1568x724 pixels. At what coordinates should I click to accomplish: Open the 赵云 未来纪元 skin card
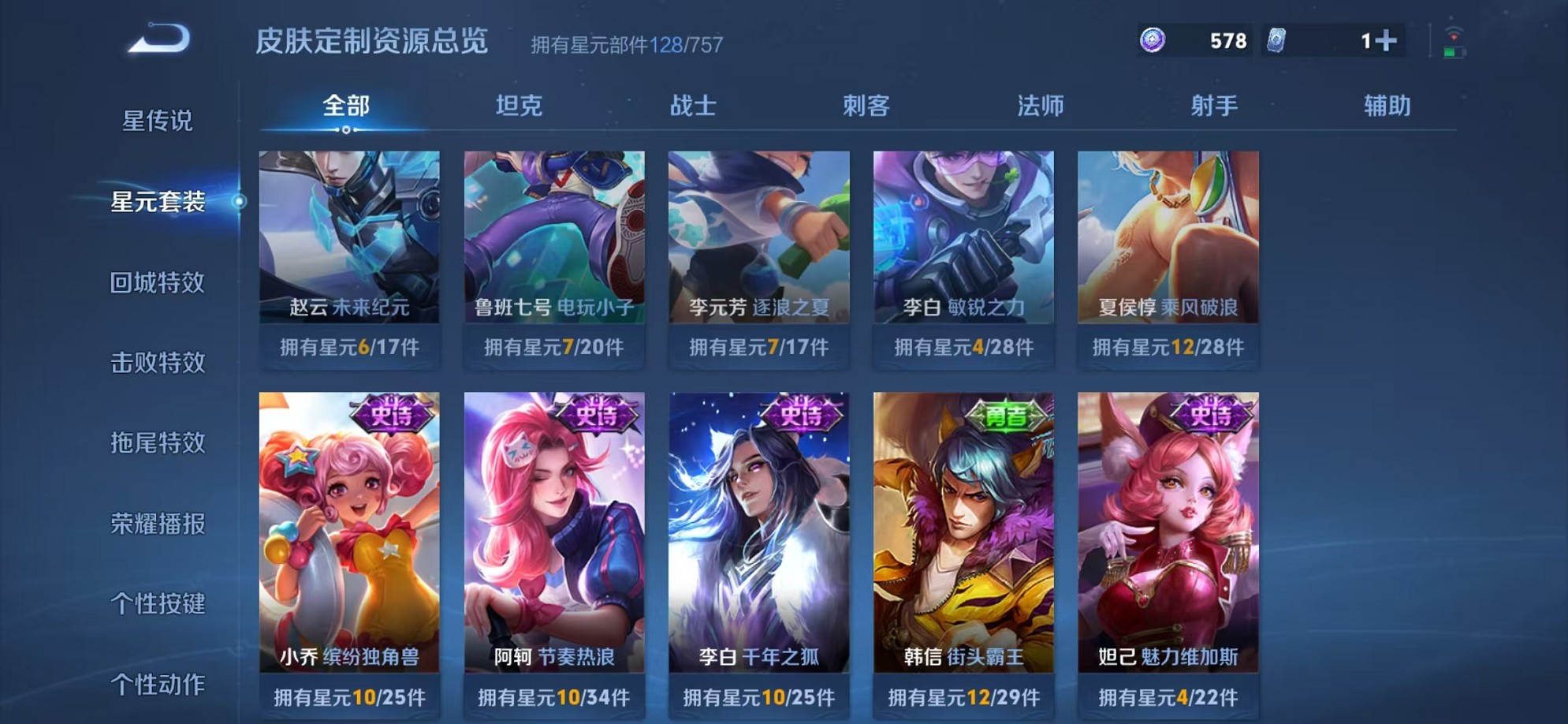coord(348,237)
